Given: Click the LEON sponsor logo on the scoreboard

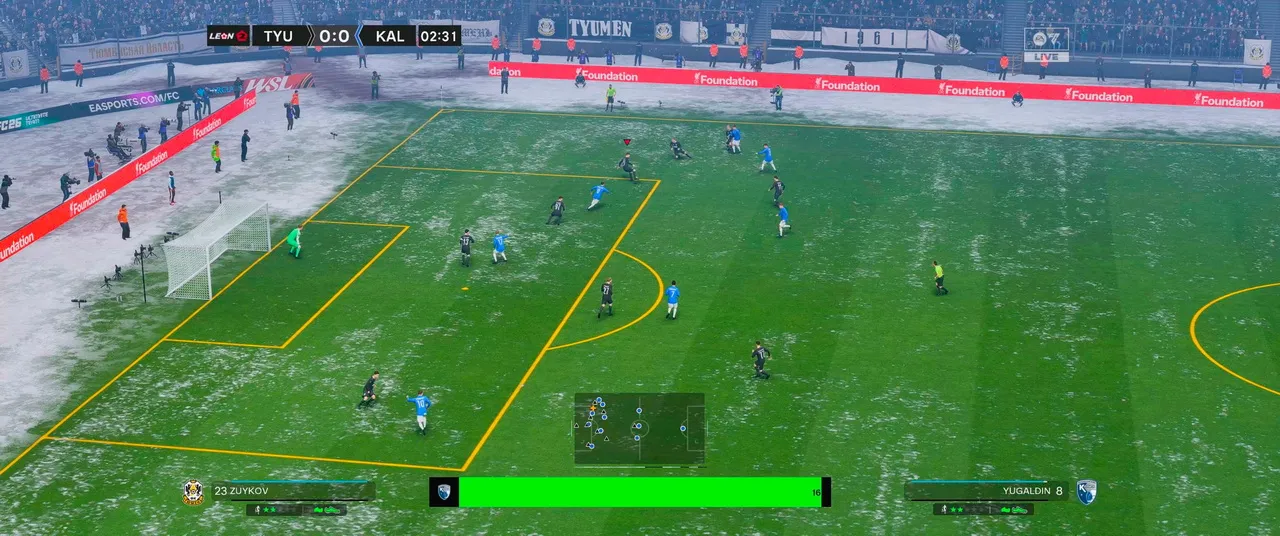Looking at the screenshot, I should pyautogui.click(x=228, y=36).
